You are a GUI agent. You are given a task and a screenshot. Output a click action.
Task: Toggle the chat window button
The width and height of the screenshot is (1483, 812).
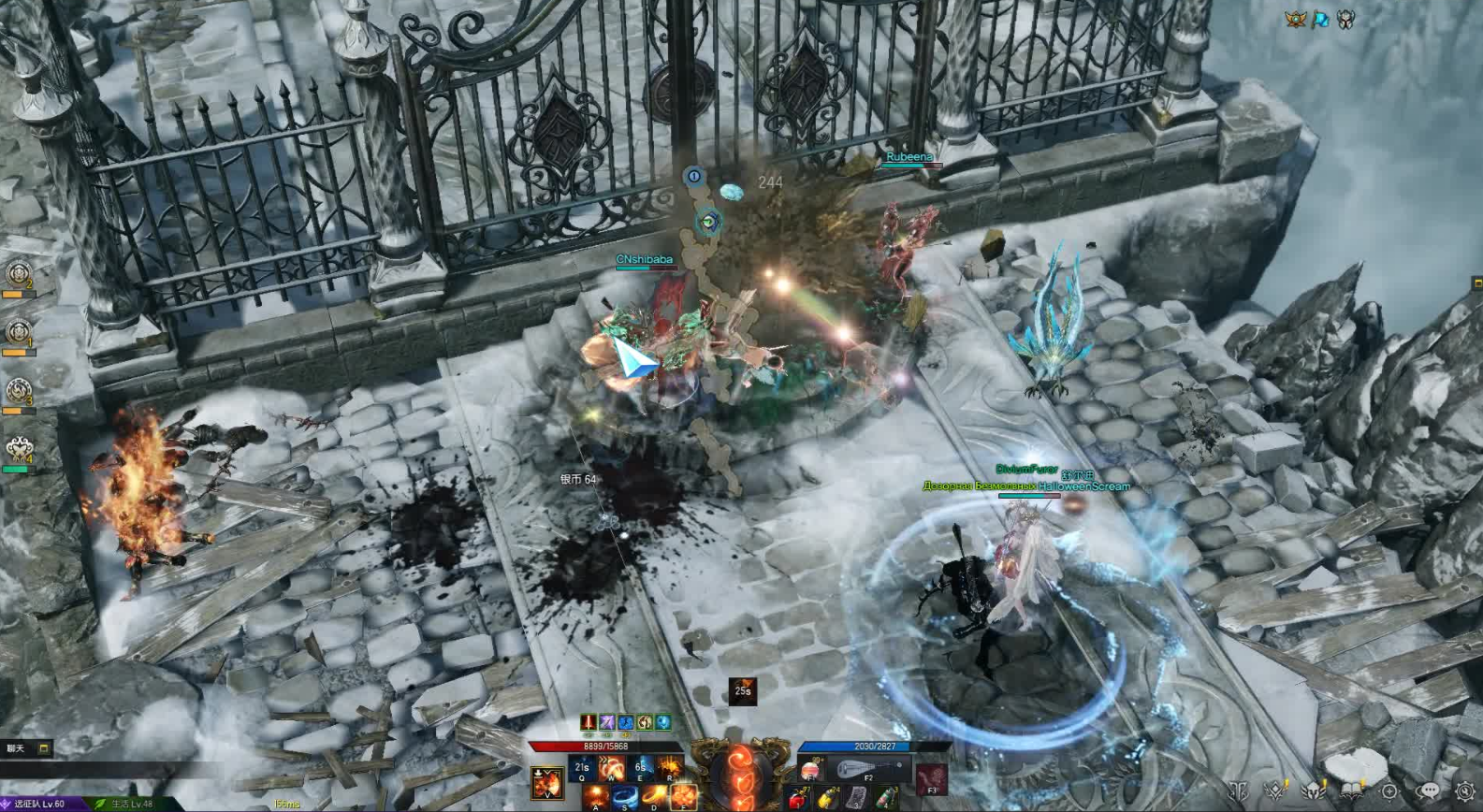click(x=43, y=748)
